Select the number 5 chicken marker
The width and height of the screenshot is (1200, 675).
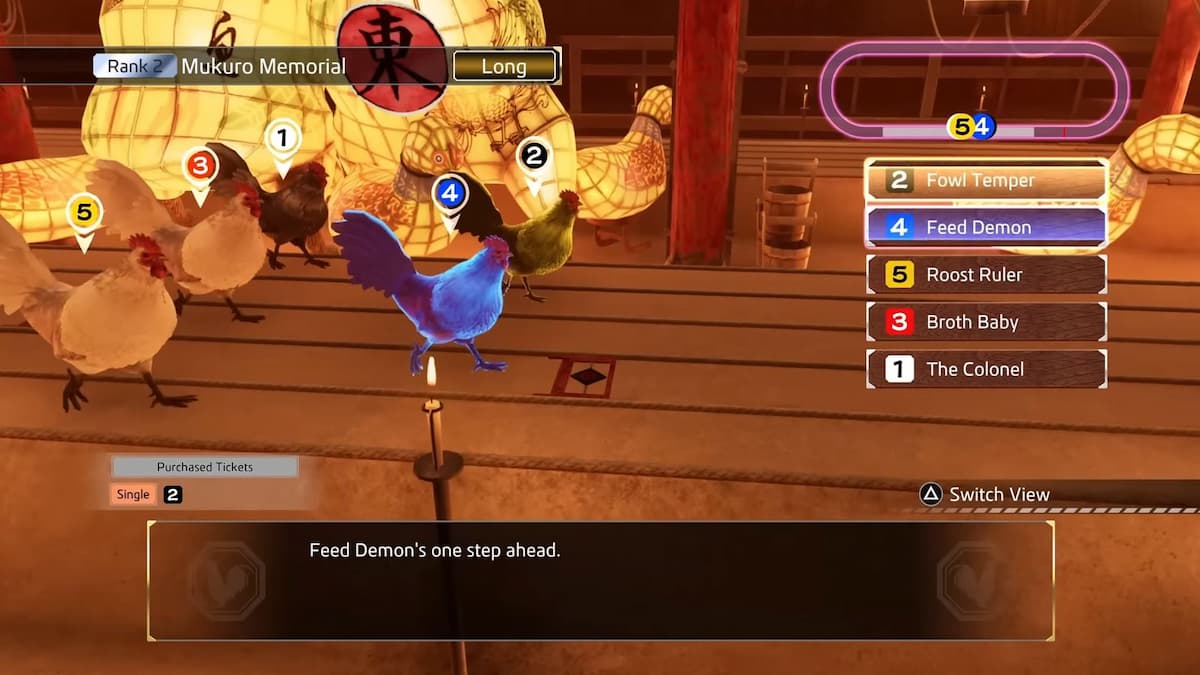click(x=84, y=213)
